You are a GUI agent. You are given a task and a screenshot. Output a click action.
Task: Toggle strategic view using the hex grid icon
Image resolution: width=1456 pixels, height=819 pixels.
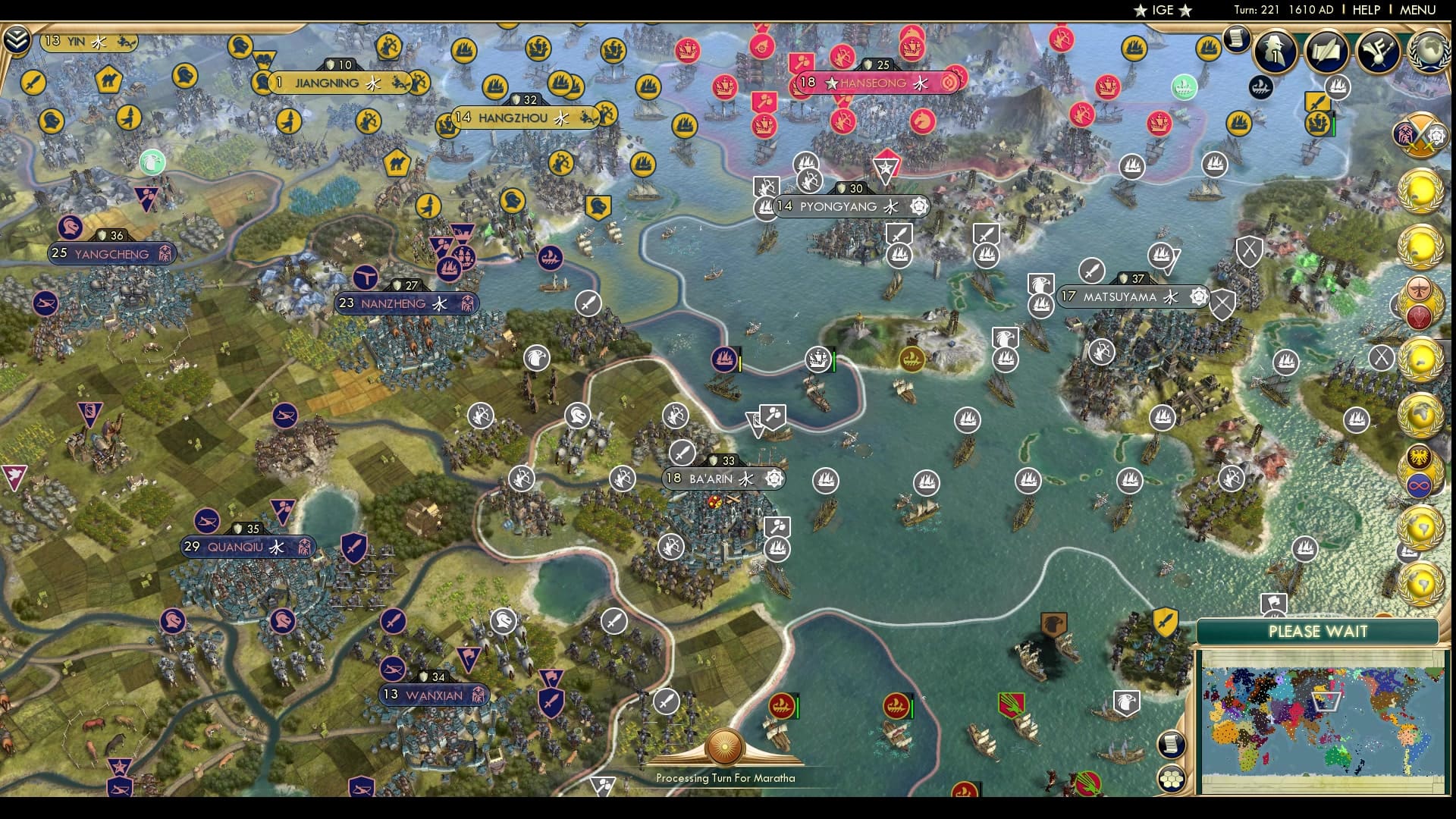[1172, 778]
